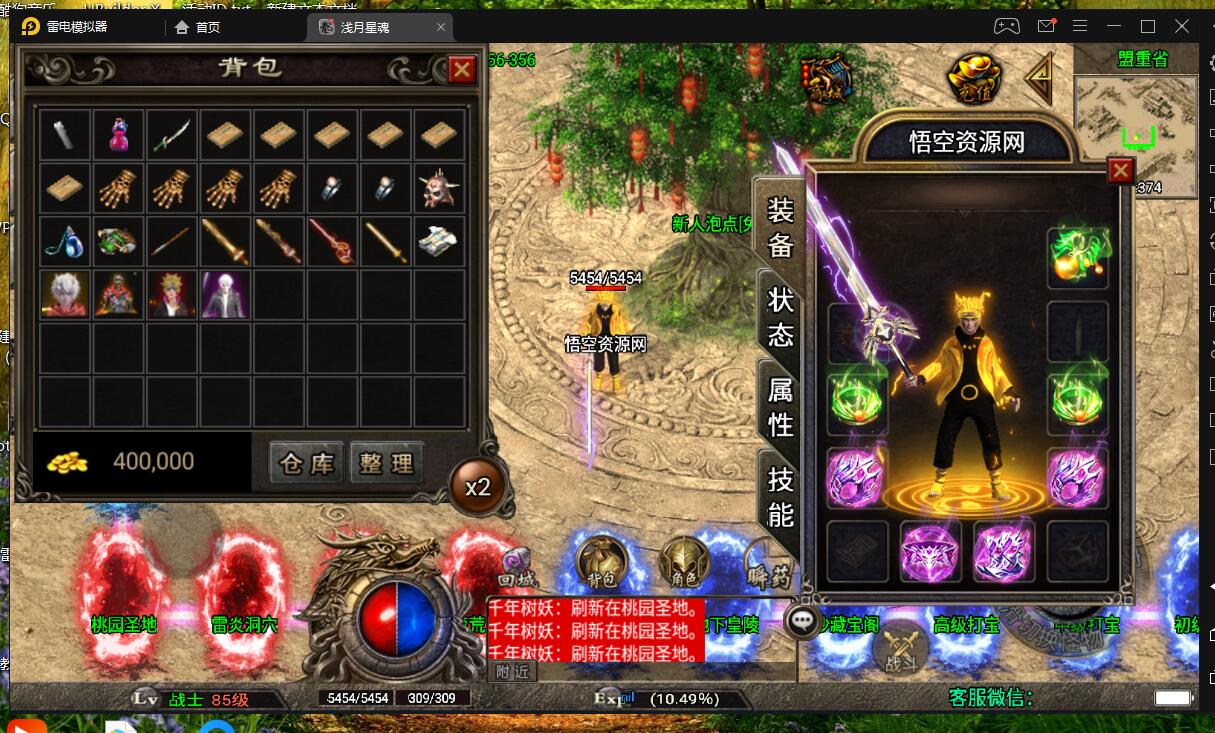Image resolution: width=1215 pixels, height=733 pixels.
Task: Open the 商城 shop icon
Action: point(827,78)
